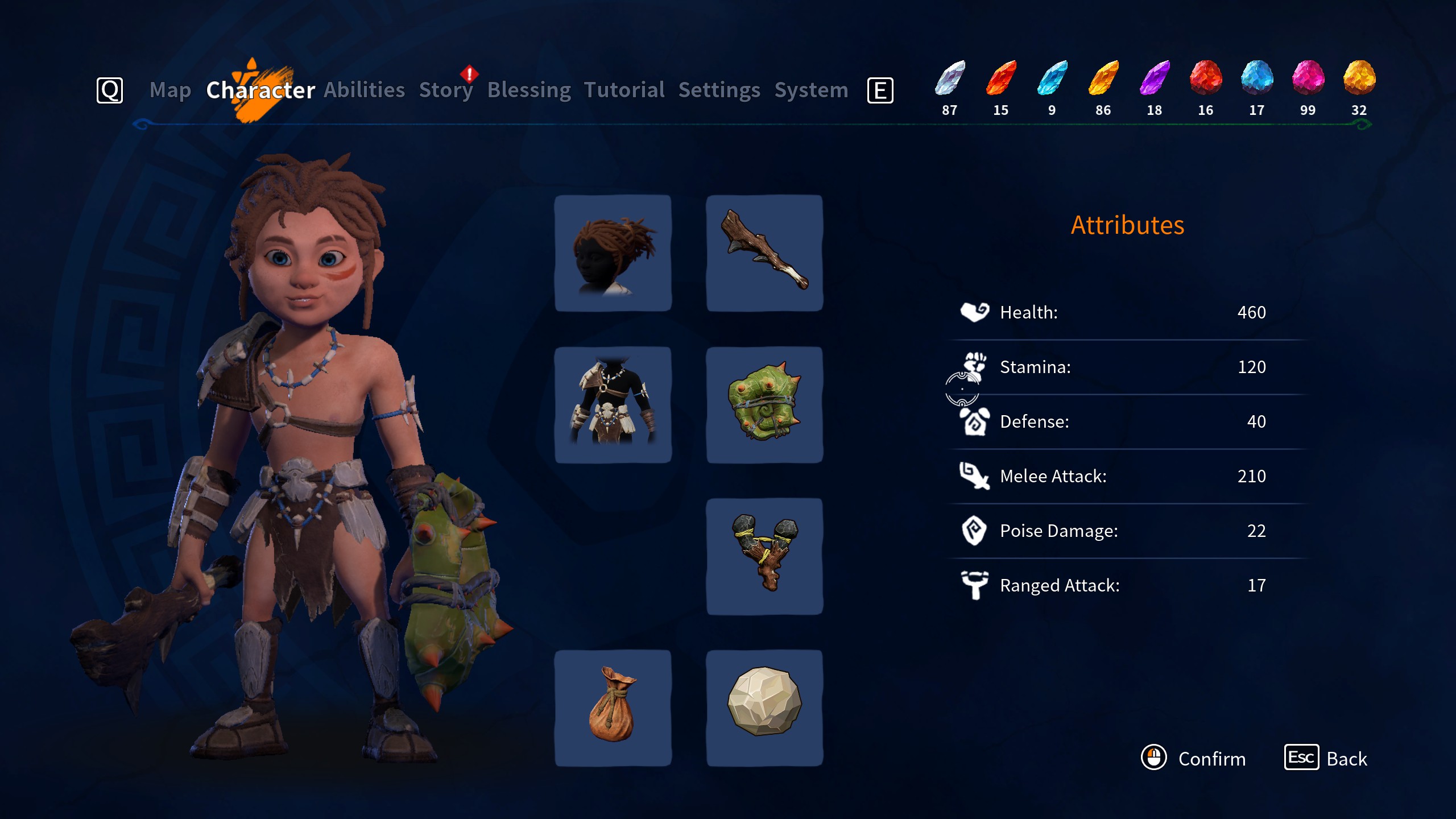1456x819 pixels.
Task: Open the Settings tab
Action: [719, 90]
